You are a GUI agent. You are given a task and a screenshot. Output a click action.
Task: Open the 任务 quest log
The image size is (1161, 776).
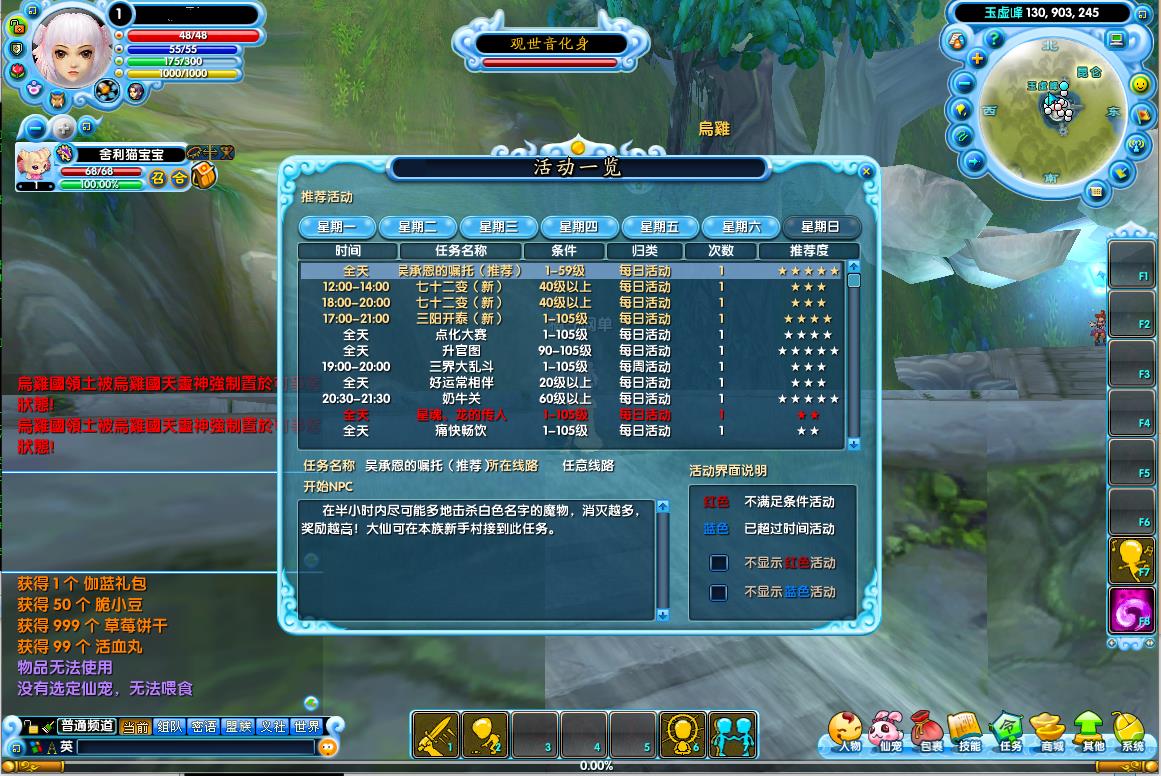tap(1009, 731)
